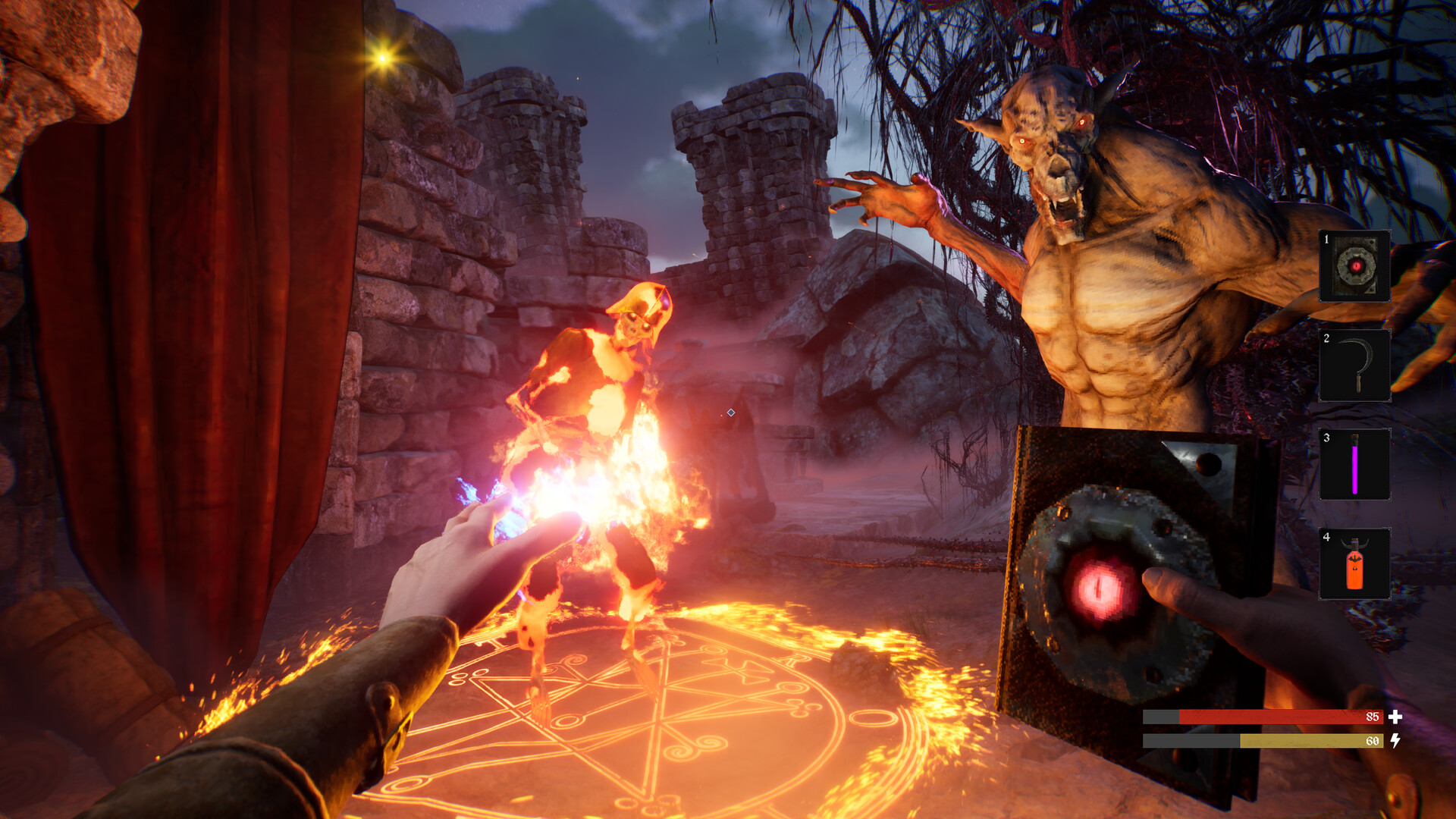This screenshot has width=1456, height=819.
Task: Equip the sickle in slot 2
Action: pos(1354,366)
